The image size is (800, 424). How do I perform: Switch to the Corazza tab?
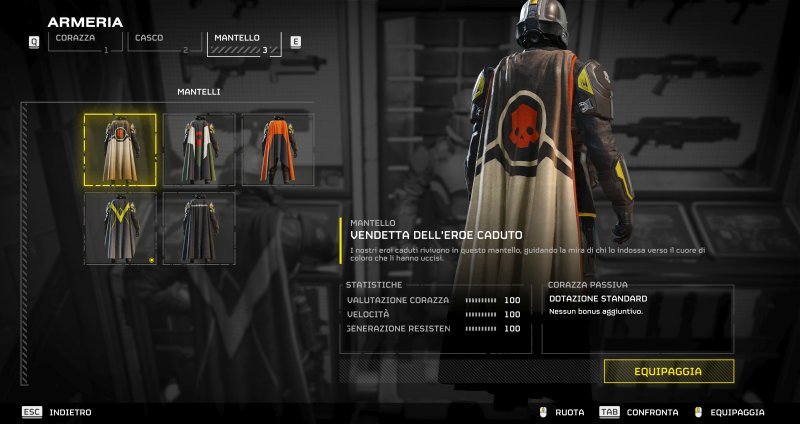coord(79,41)
